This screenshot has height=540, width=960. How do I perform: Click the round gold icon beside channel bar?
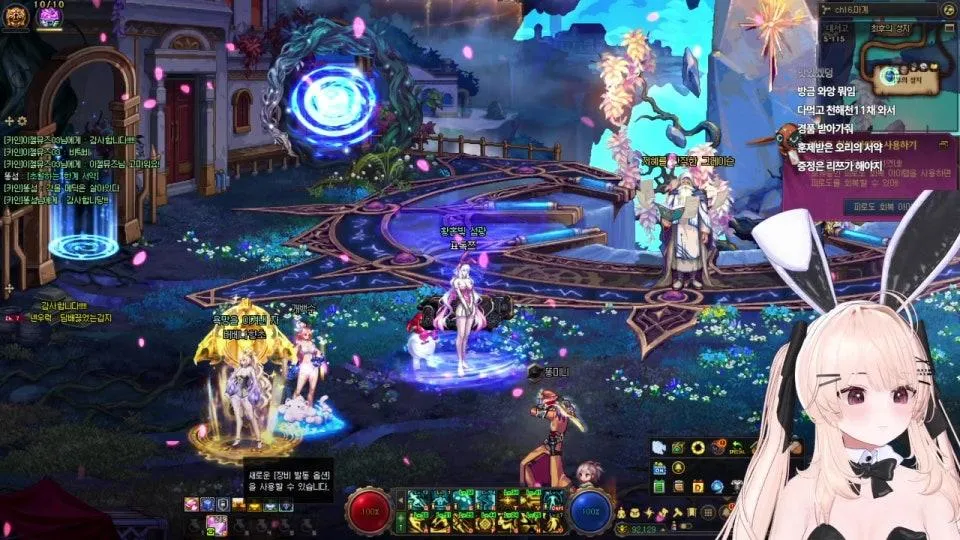point(947,9)
